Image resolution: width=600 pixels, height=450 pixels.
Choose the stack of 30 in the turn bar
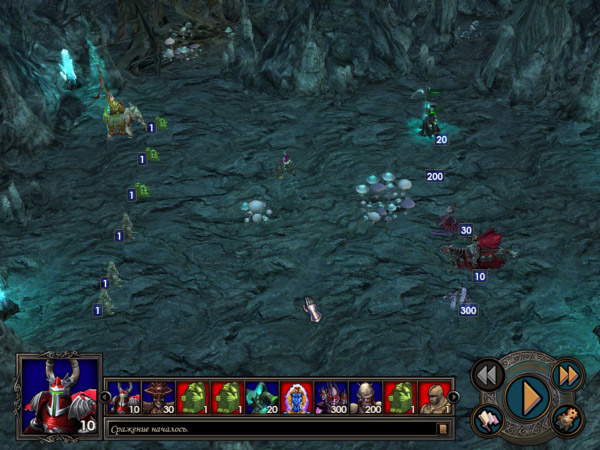point(158,398)
